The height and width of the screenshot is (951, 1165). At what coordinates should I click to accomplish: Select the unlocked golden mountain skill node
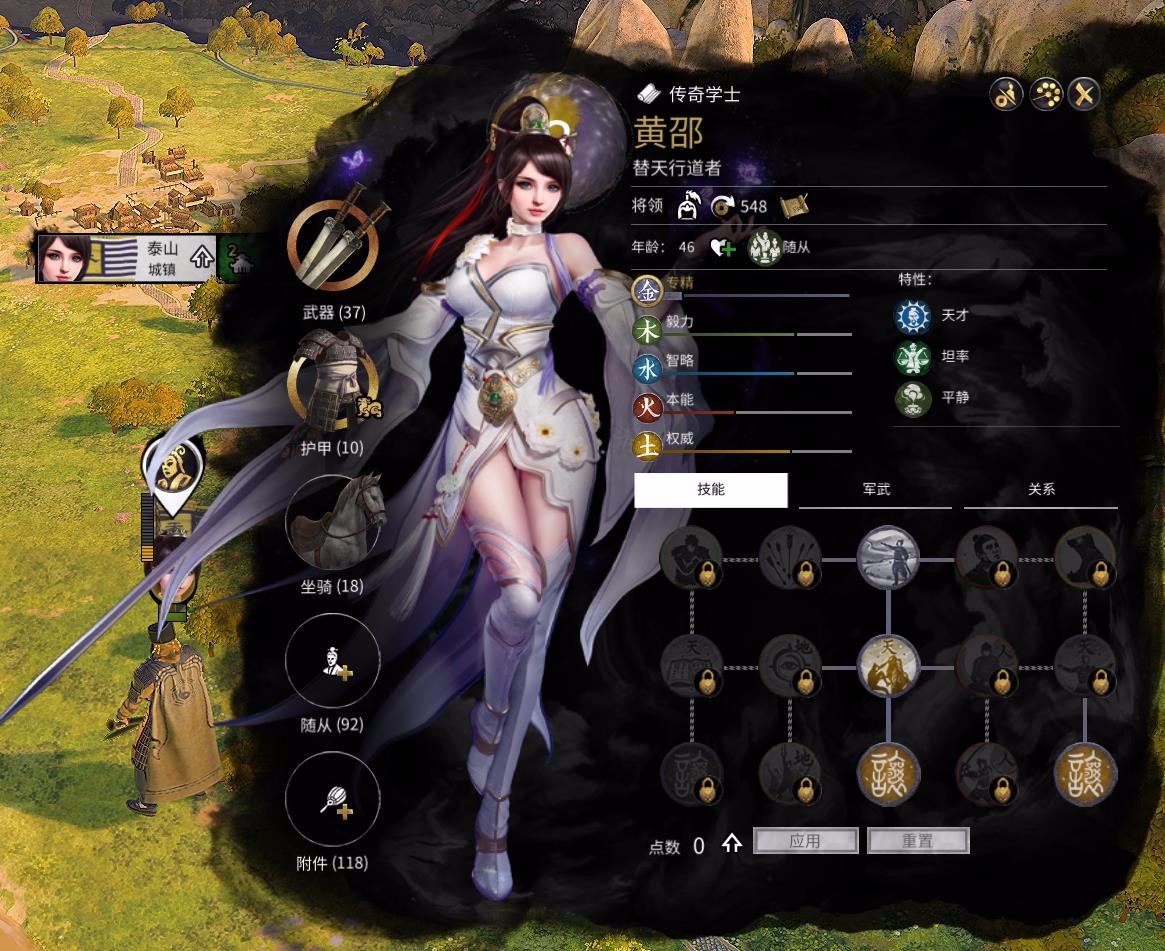[x=888, y=664]
